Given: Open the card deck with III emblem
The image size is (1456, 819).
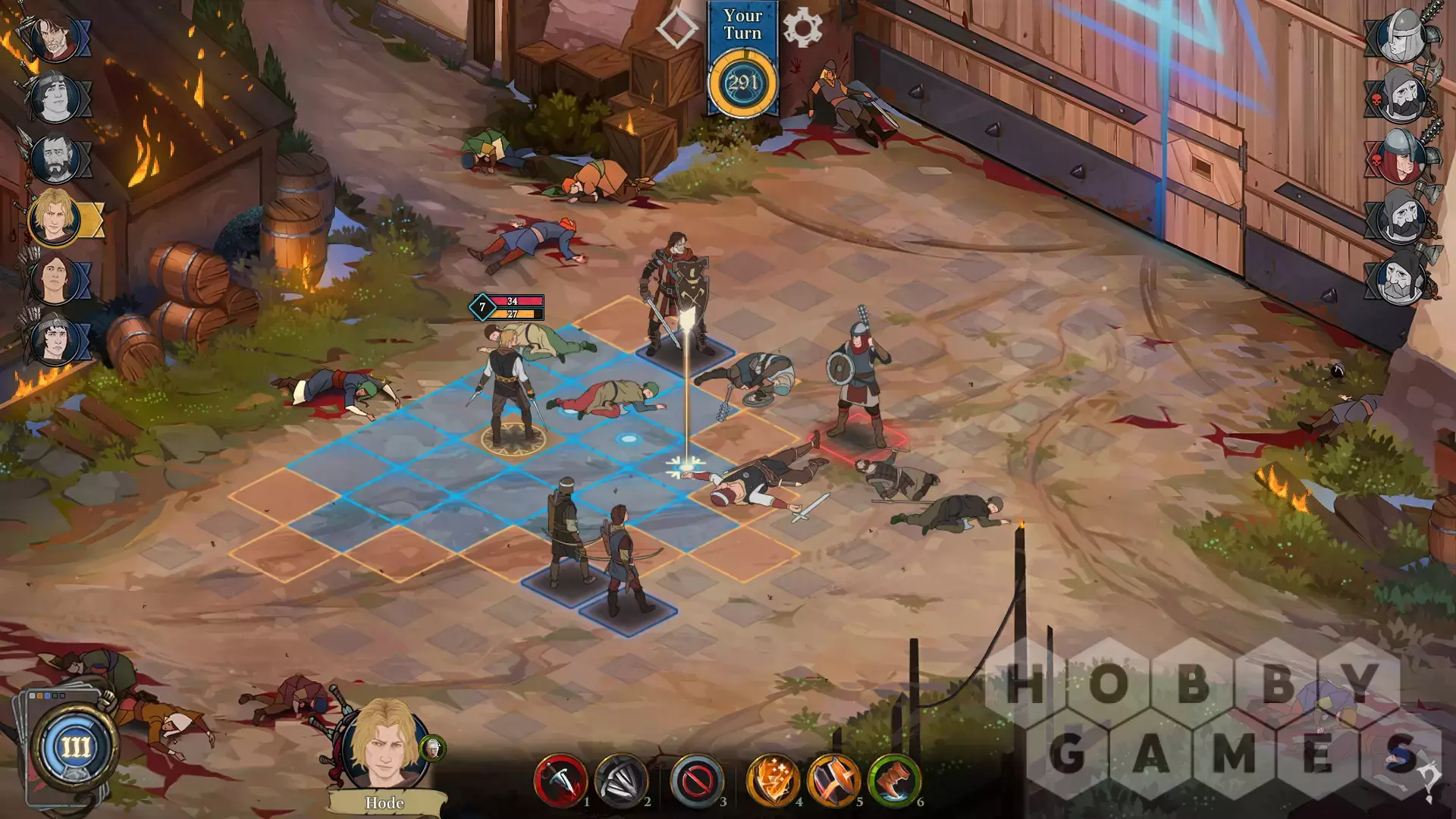Looking at the screenshot, I should (74, 747).
